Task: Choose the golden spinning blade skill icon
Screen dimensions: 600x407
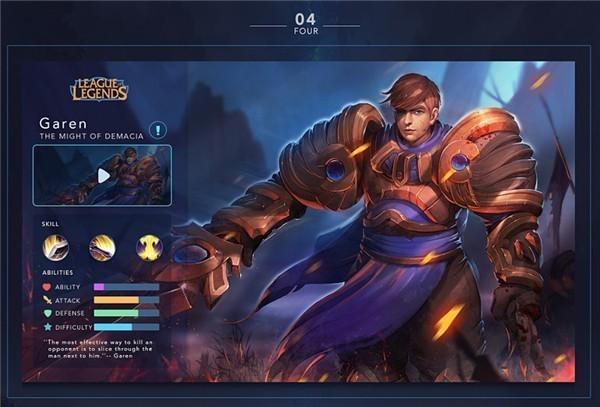Action: pos(102,247)
